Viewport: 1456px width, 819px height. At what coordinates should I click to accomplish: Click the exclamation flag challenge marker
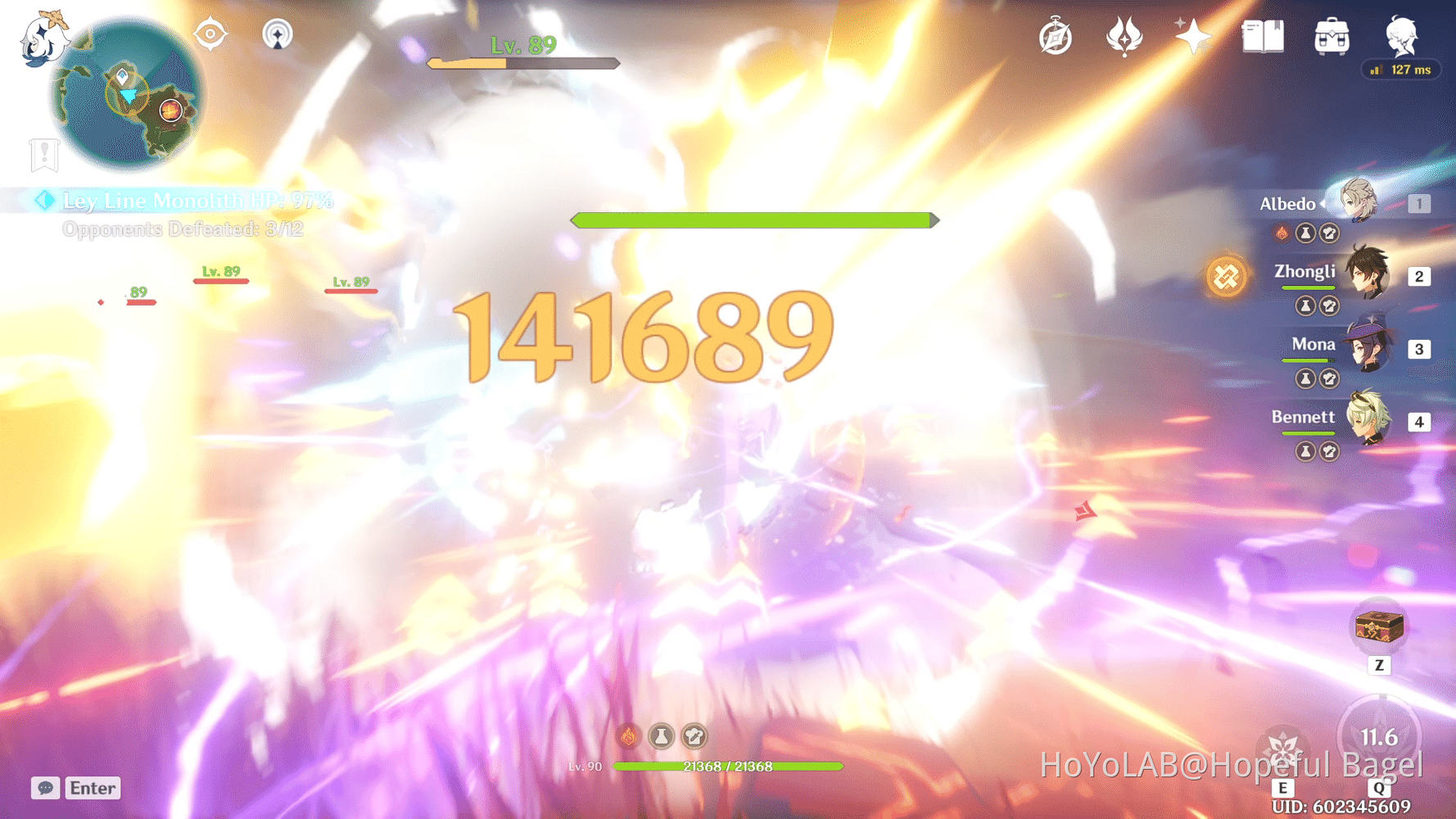[x=43, y=154]
